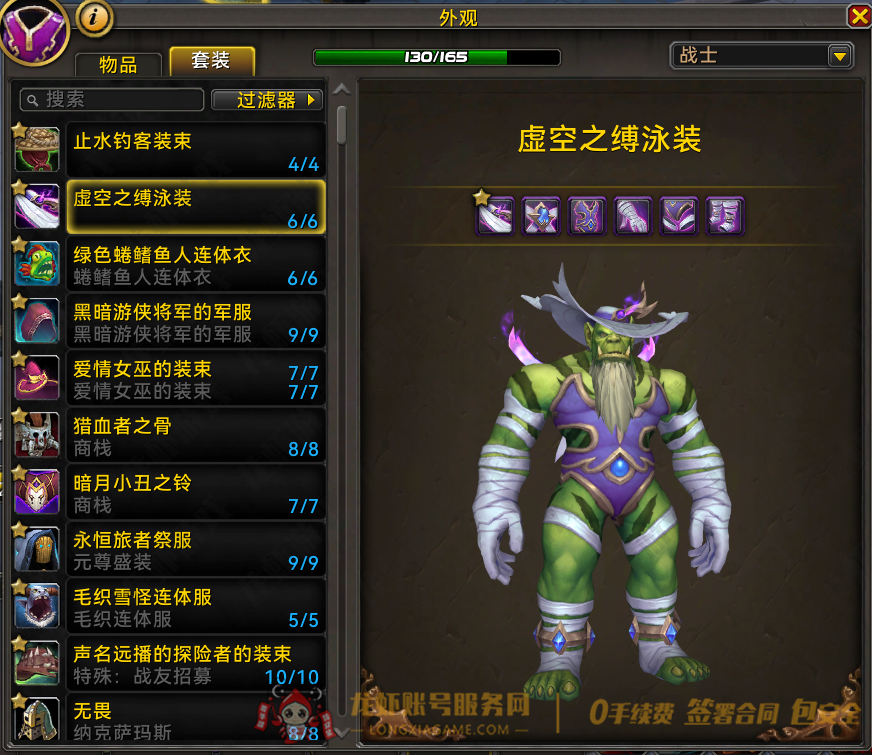Image resolution: width=872 pixels, height=755 pixels.
Task: Select the 止水钓客装束 set
Action: pos(195,150)
